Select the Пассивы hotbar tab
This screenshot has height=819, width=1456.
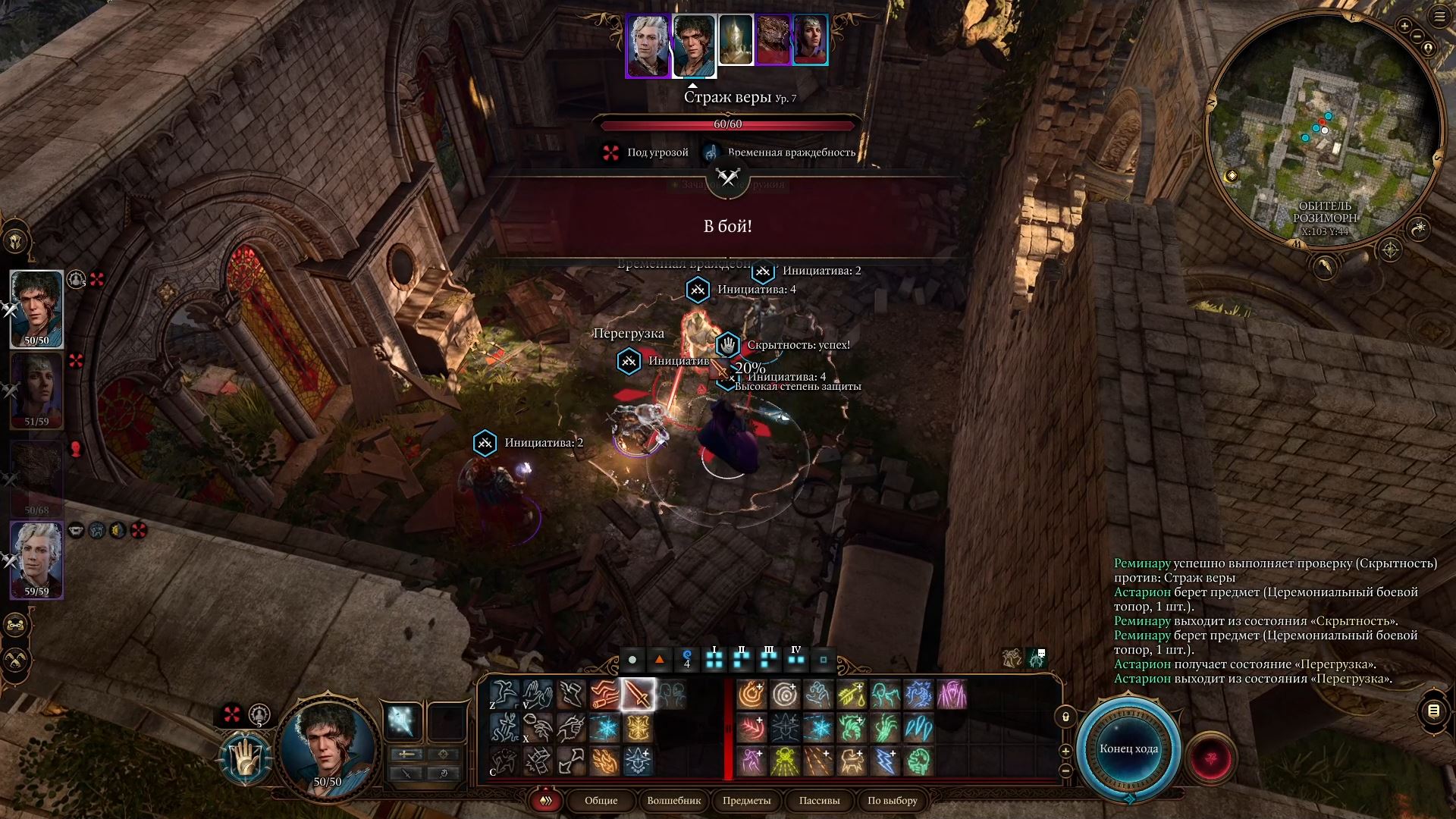point(819,801)
